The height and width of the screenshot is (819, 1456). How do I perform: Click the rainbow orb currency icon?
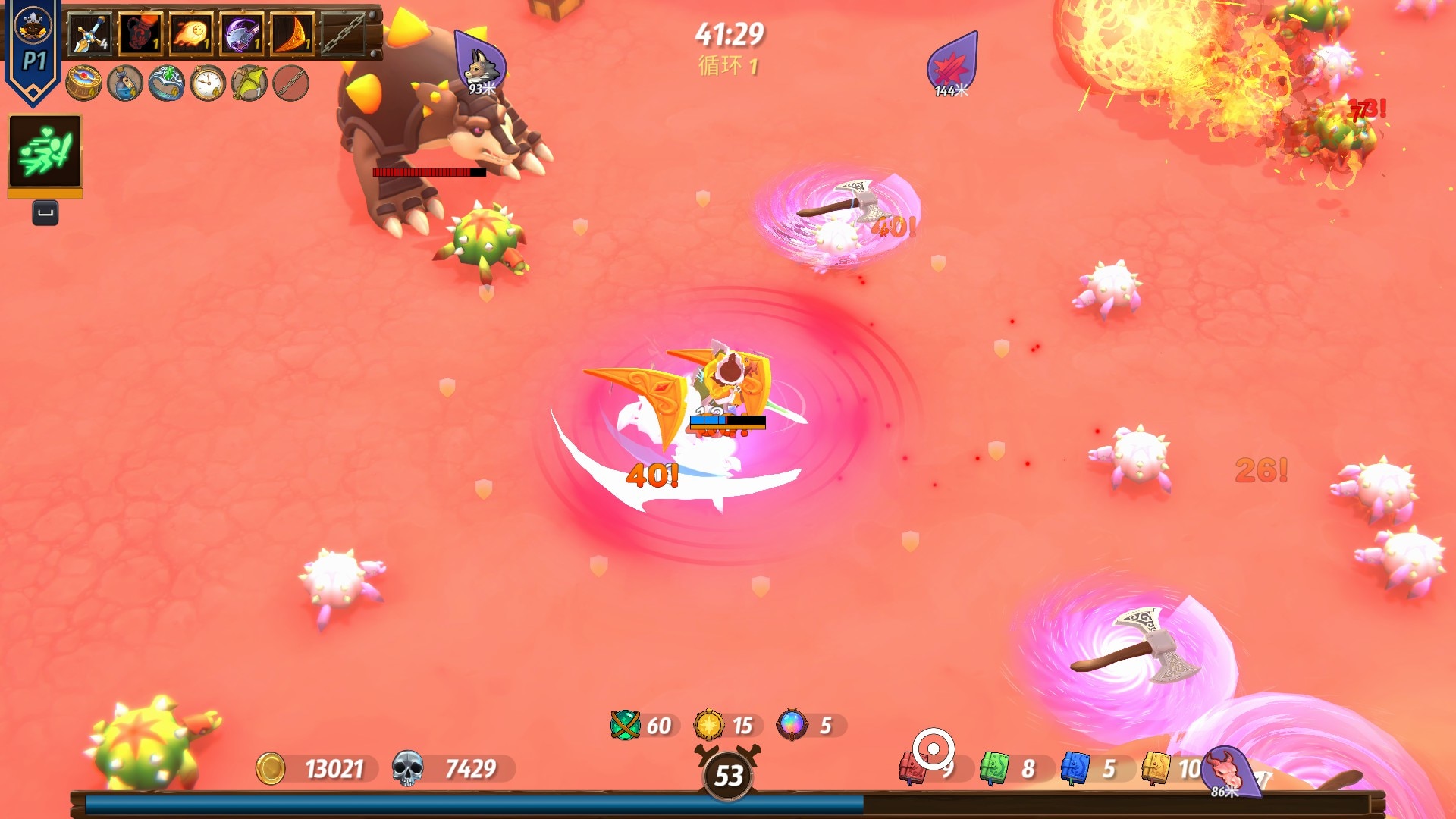coord(792,725)
